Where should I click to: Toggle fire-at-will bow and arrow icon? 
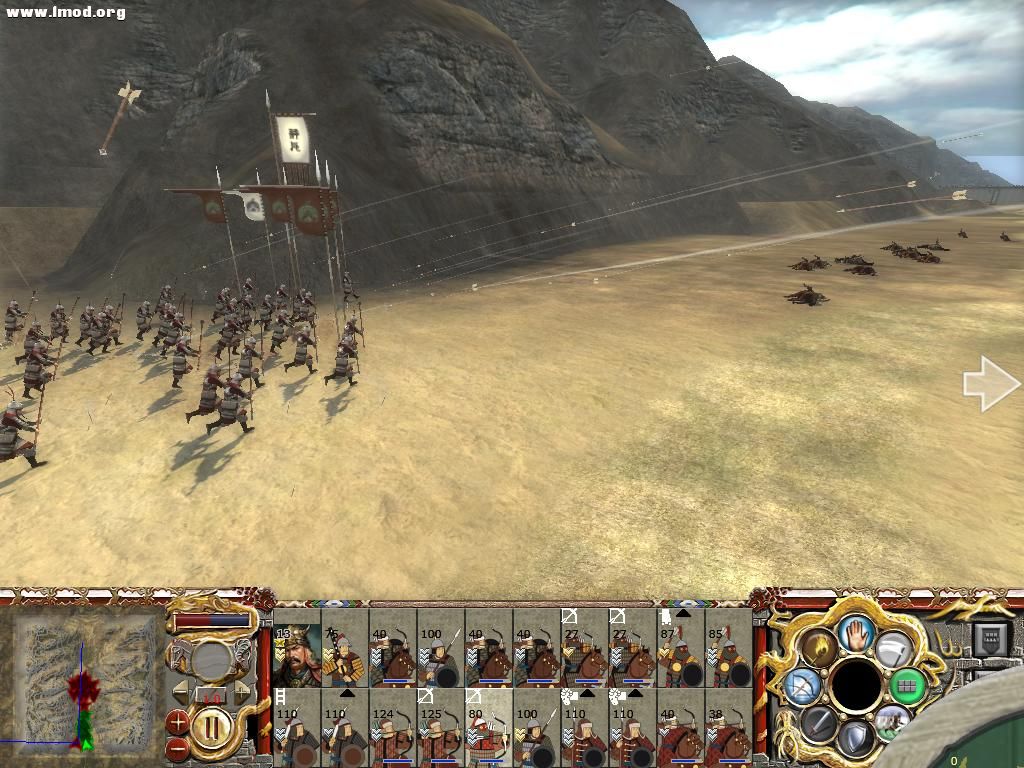(x=803, y=686)
